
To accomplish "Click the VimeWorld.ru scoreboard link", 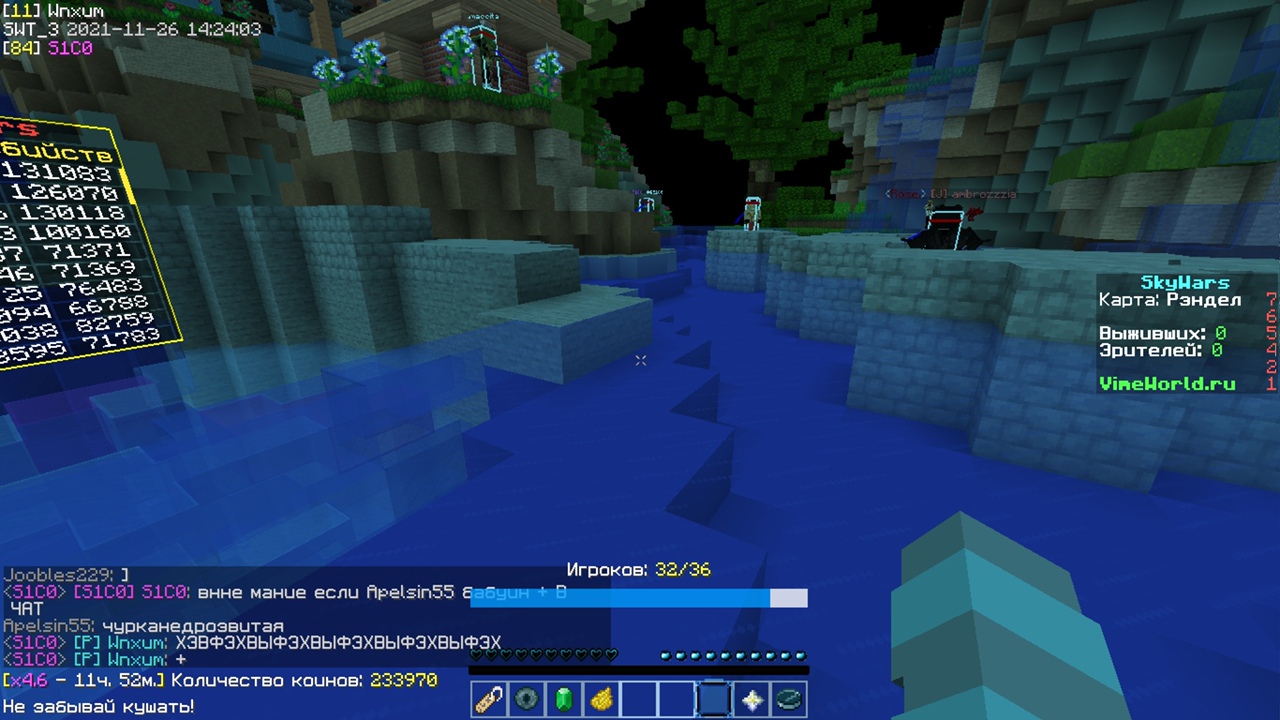I will pyautogui.click(x=1167, y=383).
